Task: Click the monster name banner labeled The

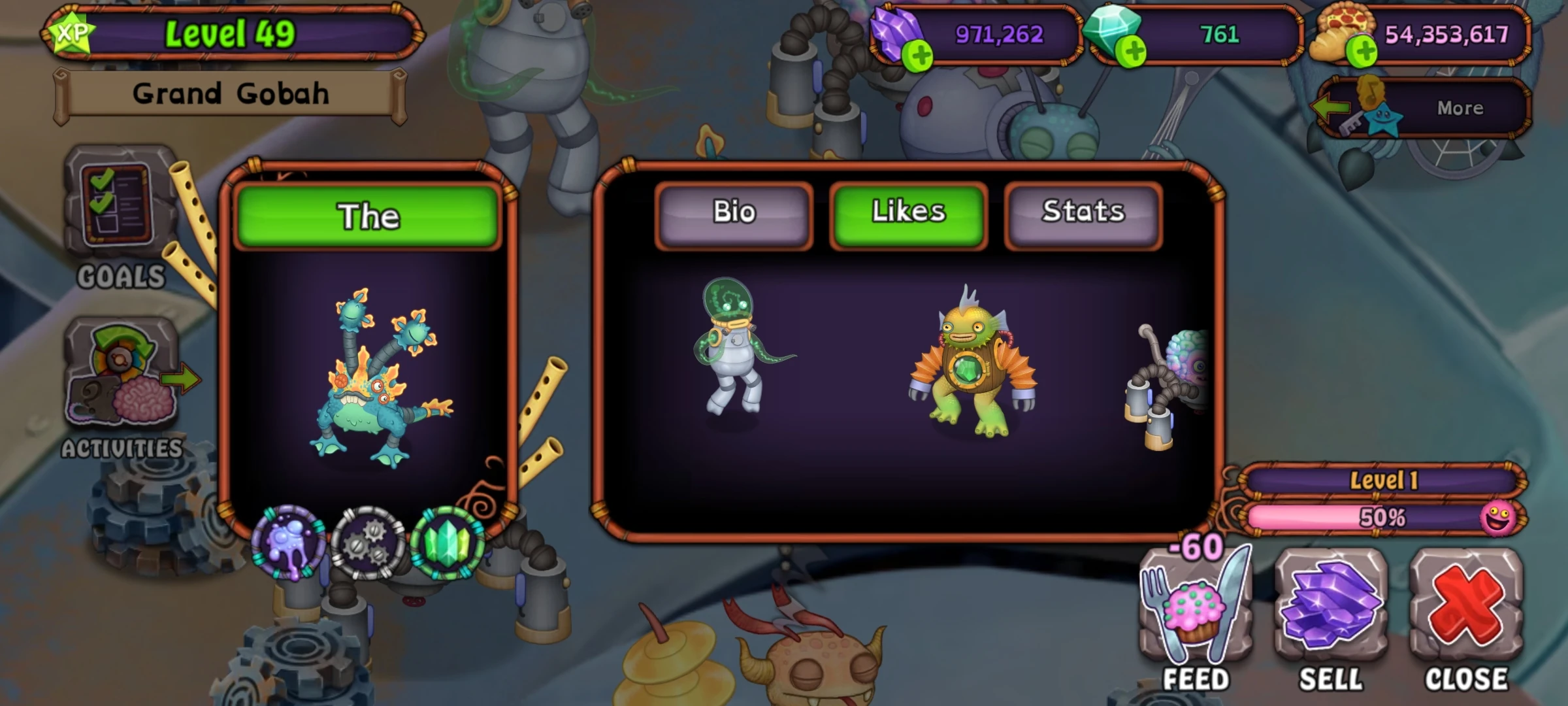Action: (x=368, y=216)
